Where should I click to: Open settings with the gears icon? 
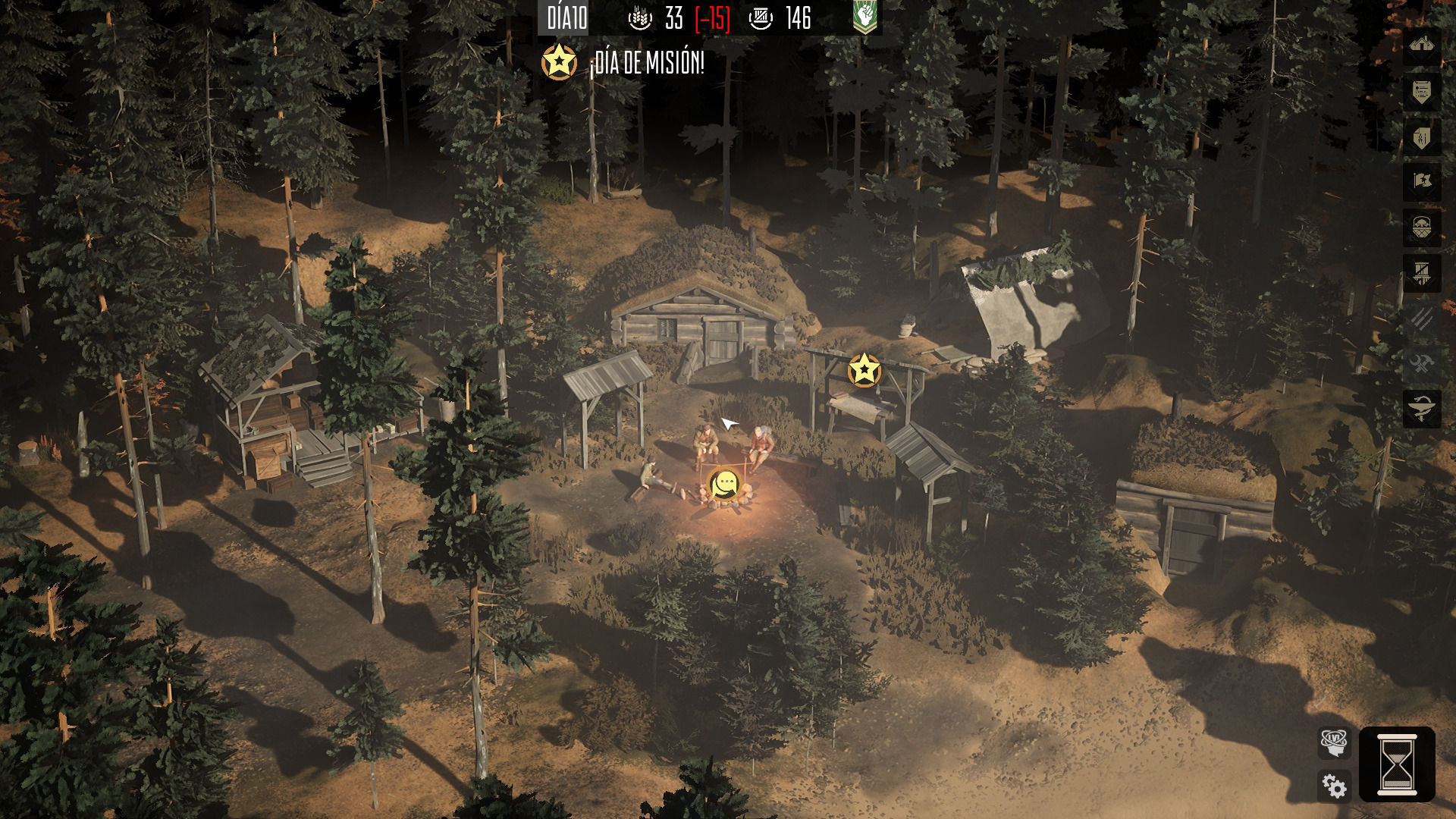[1334, 786]
